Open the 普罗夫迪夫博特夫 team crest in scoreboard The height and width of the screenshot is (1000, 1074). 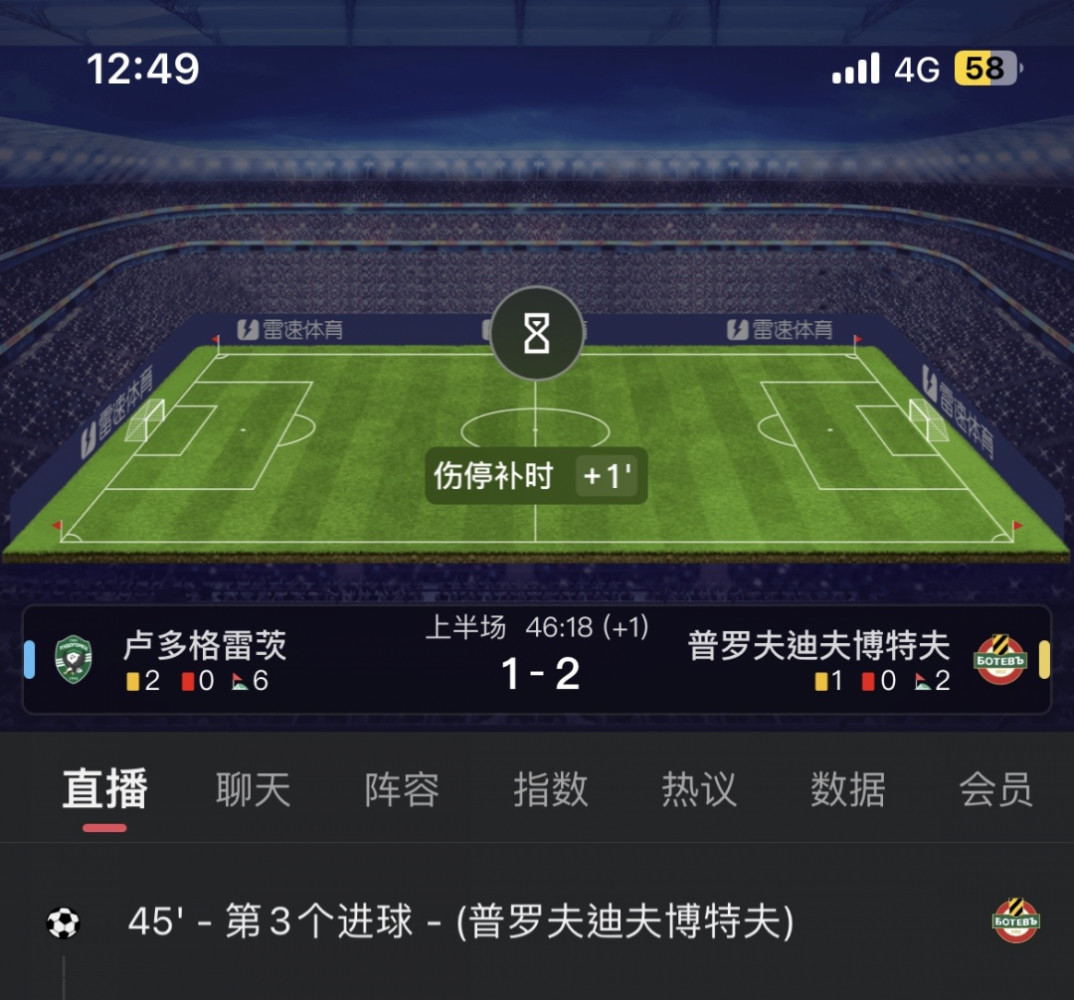pyautogui.click(x=1001, y=660)
